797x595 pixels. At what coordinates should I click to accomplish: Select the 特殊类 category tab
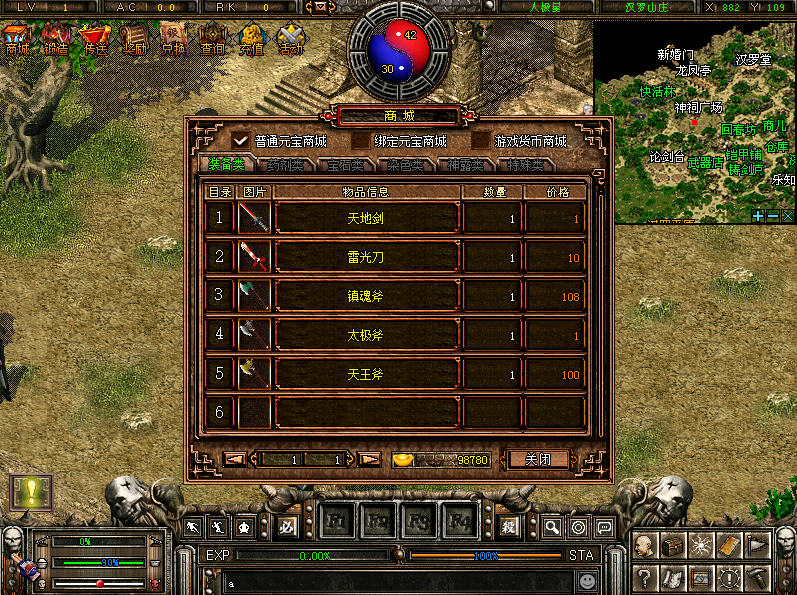(524, 165)
